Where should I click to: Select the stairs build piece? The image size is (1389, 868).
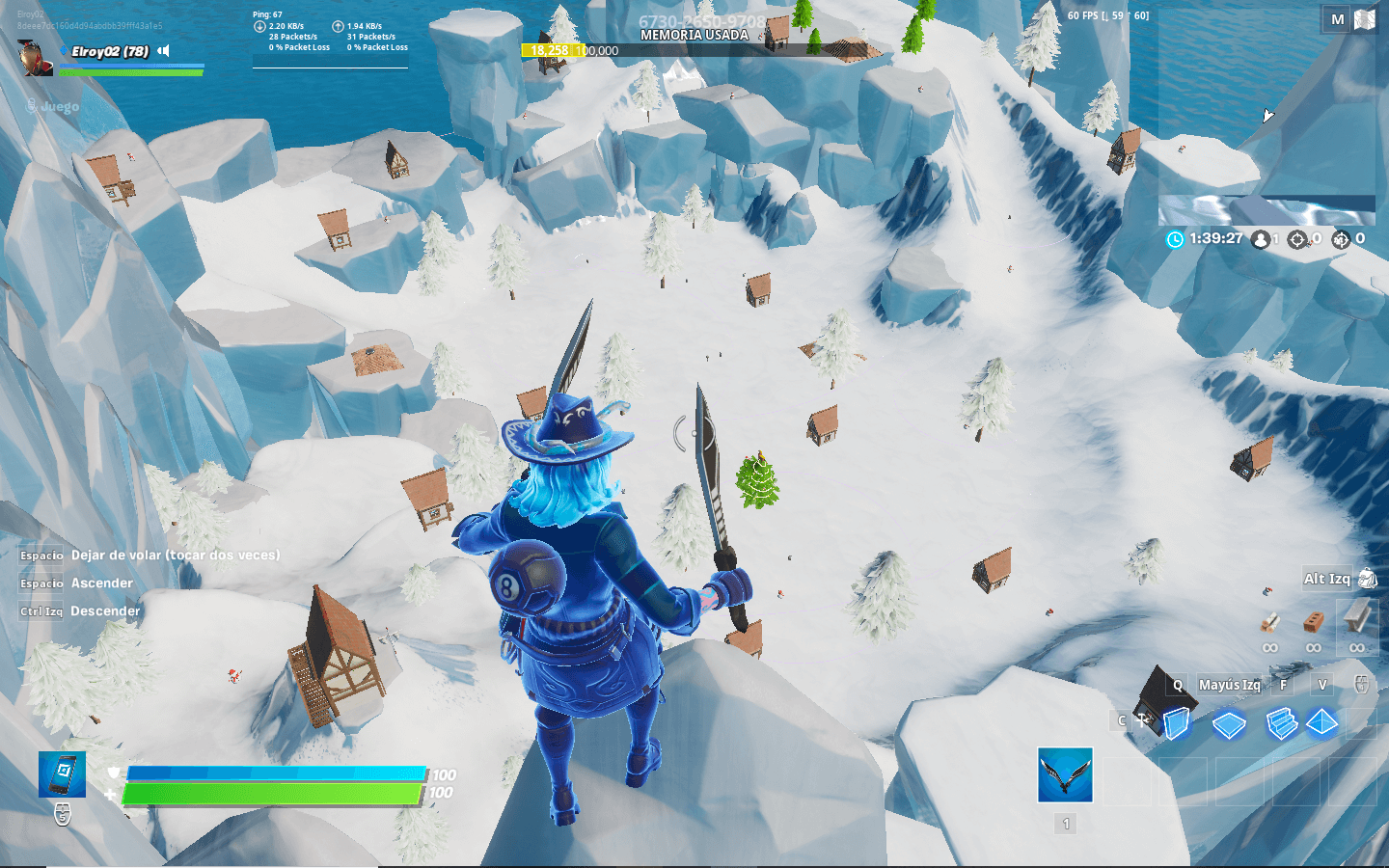[1283, 722]
